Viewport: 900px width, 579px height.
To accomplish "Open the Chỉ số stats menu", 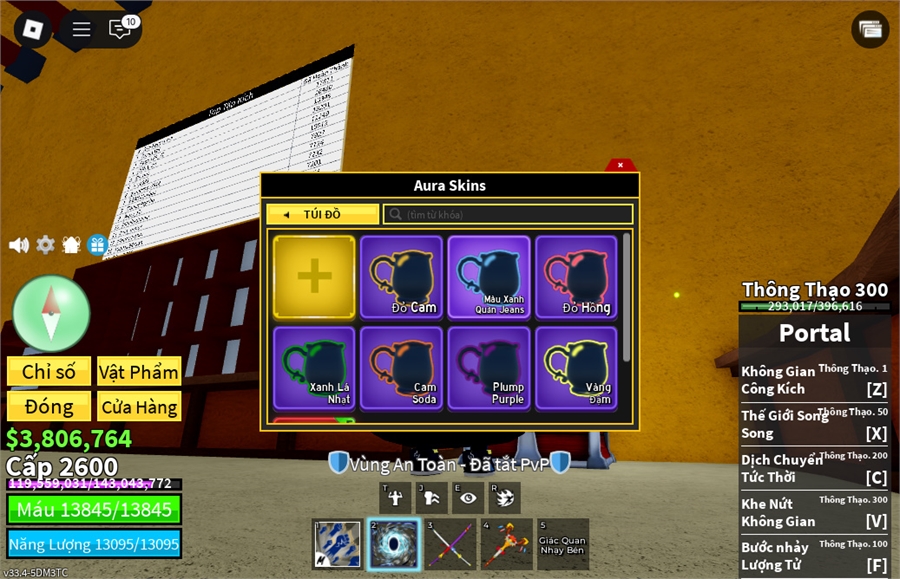I will tap(49, 372).
